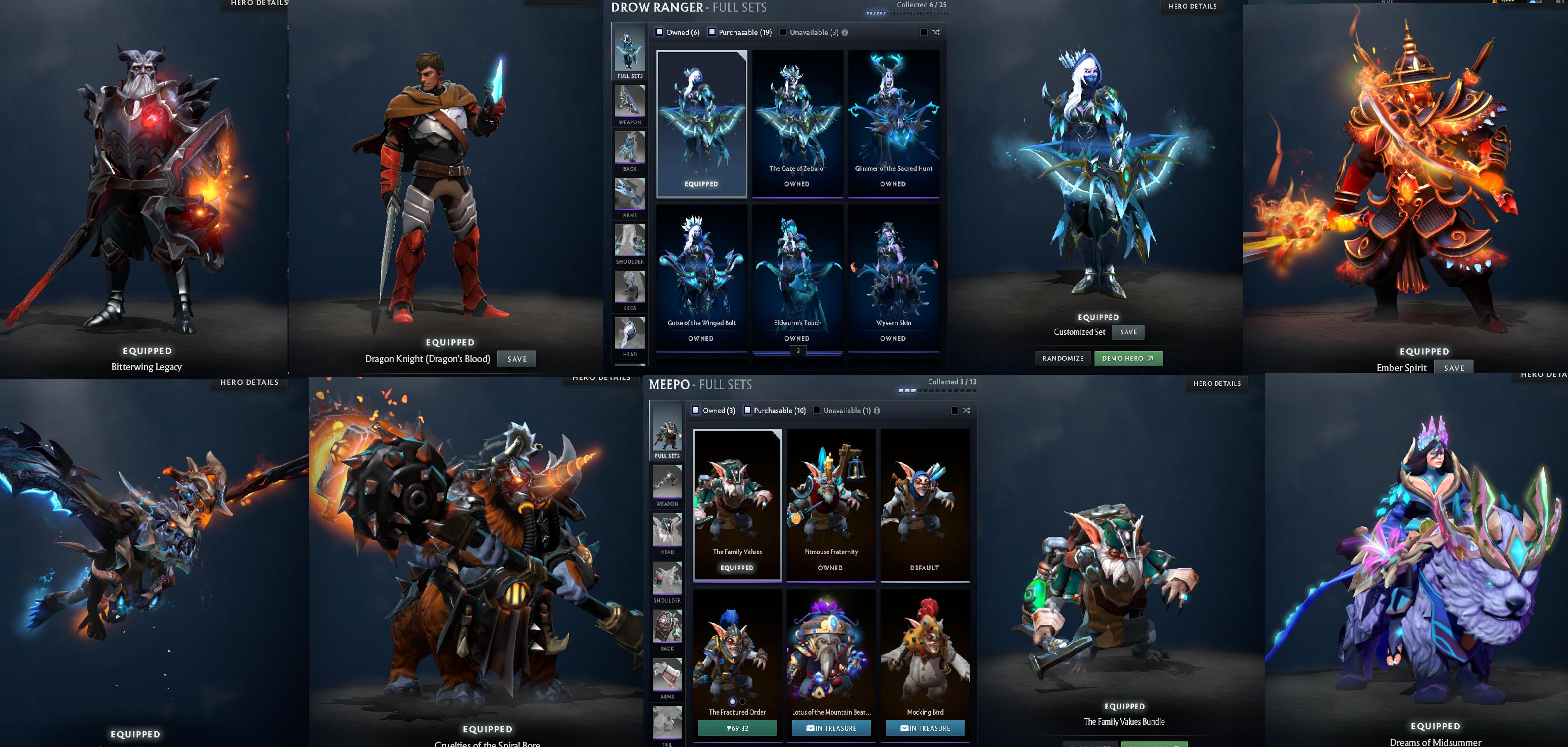The image size is (1568, 747).
Task: Click the shuffle icon in Meepo's filter bar
Action: 967,411
